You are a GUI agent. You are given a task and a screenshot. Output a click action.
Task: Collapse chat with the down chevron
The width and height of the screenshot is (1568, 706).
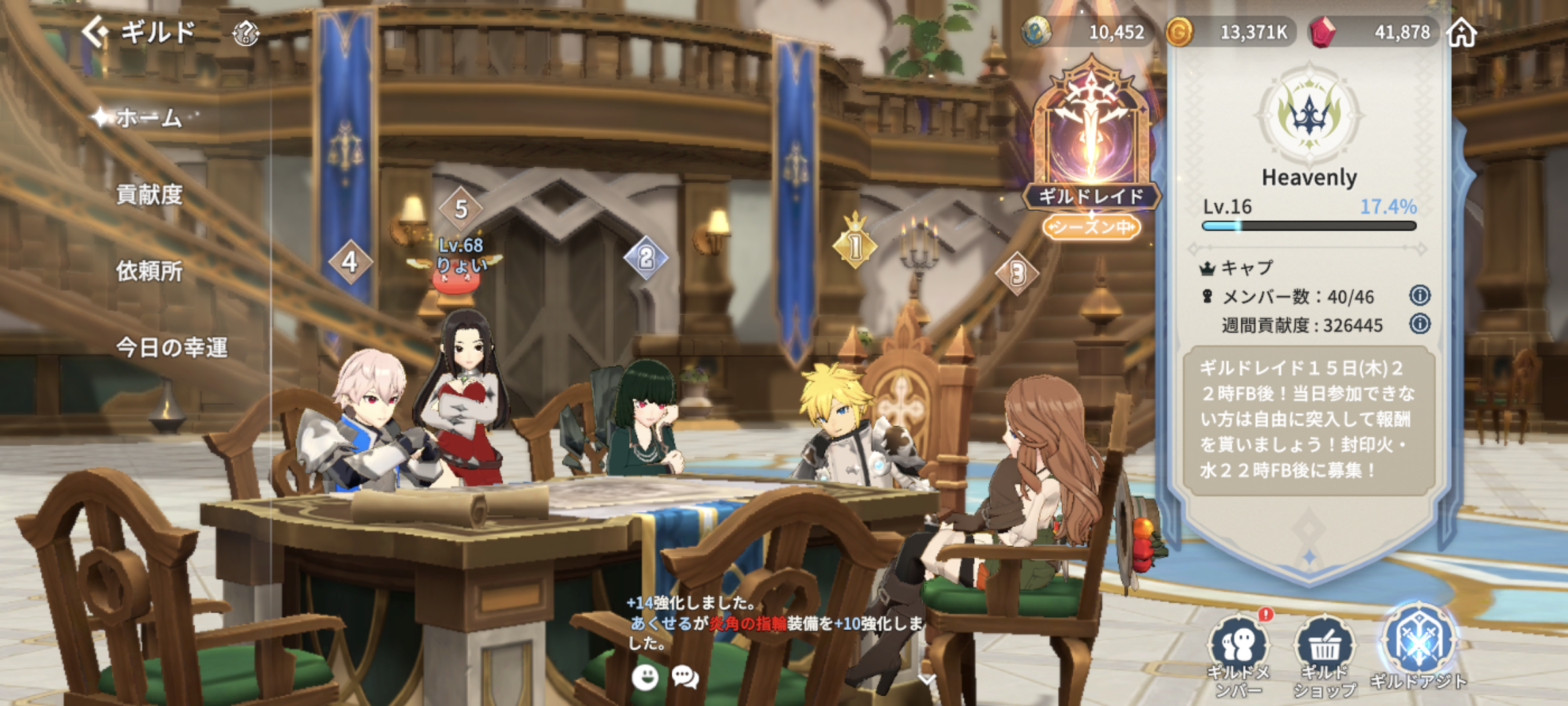pyautogui.click(x=926, y=680)
